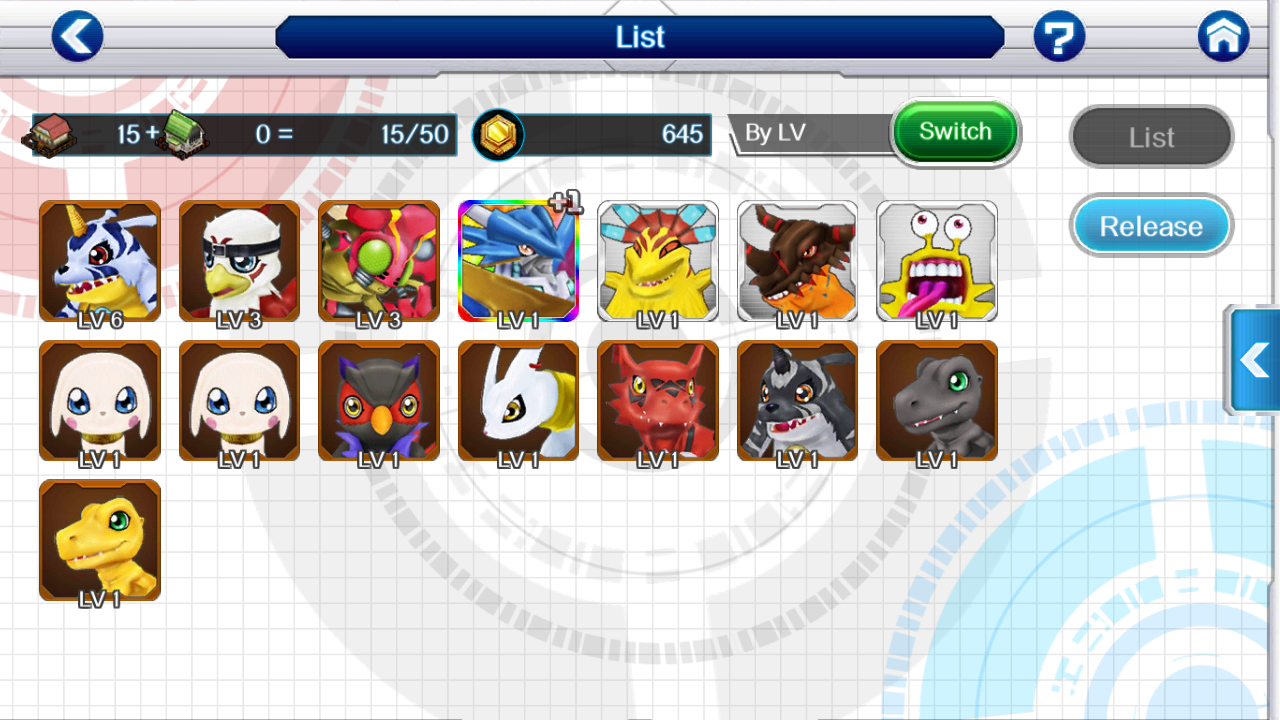Choose the LV 3 Hawkmon tile
Viewport: 1280px width, 720px height.
point(239,261)
